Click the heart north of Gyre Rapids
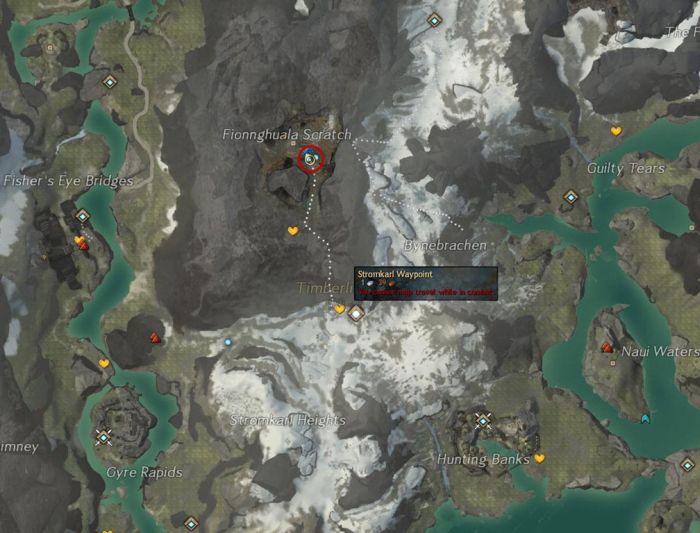The width and height of the screenshot is (700, 533). click(x=104, y=363)
